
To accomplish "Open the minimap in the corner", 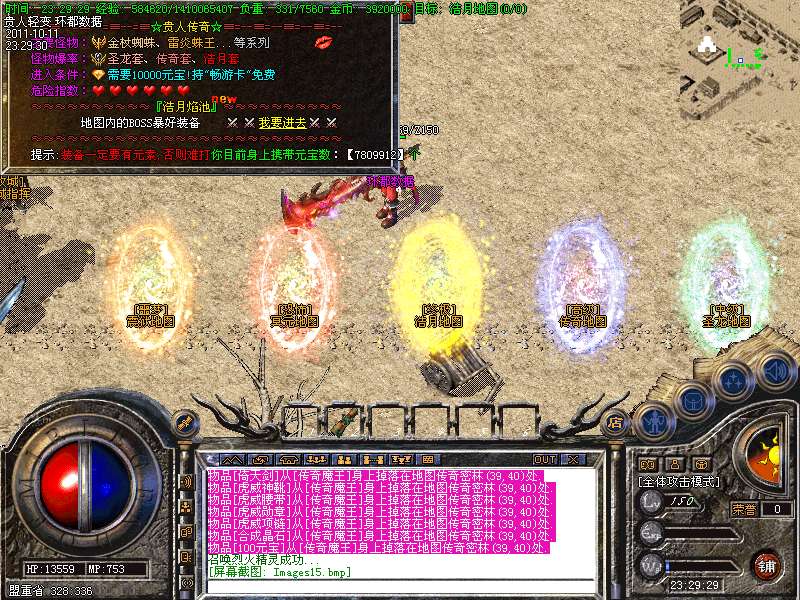I will coord(742,48).
